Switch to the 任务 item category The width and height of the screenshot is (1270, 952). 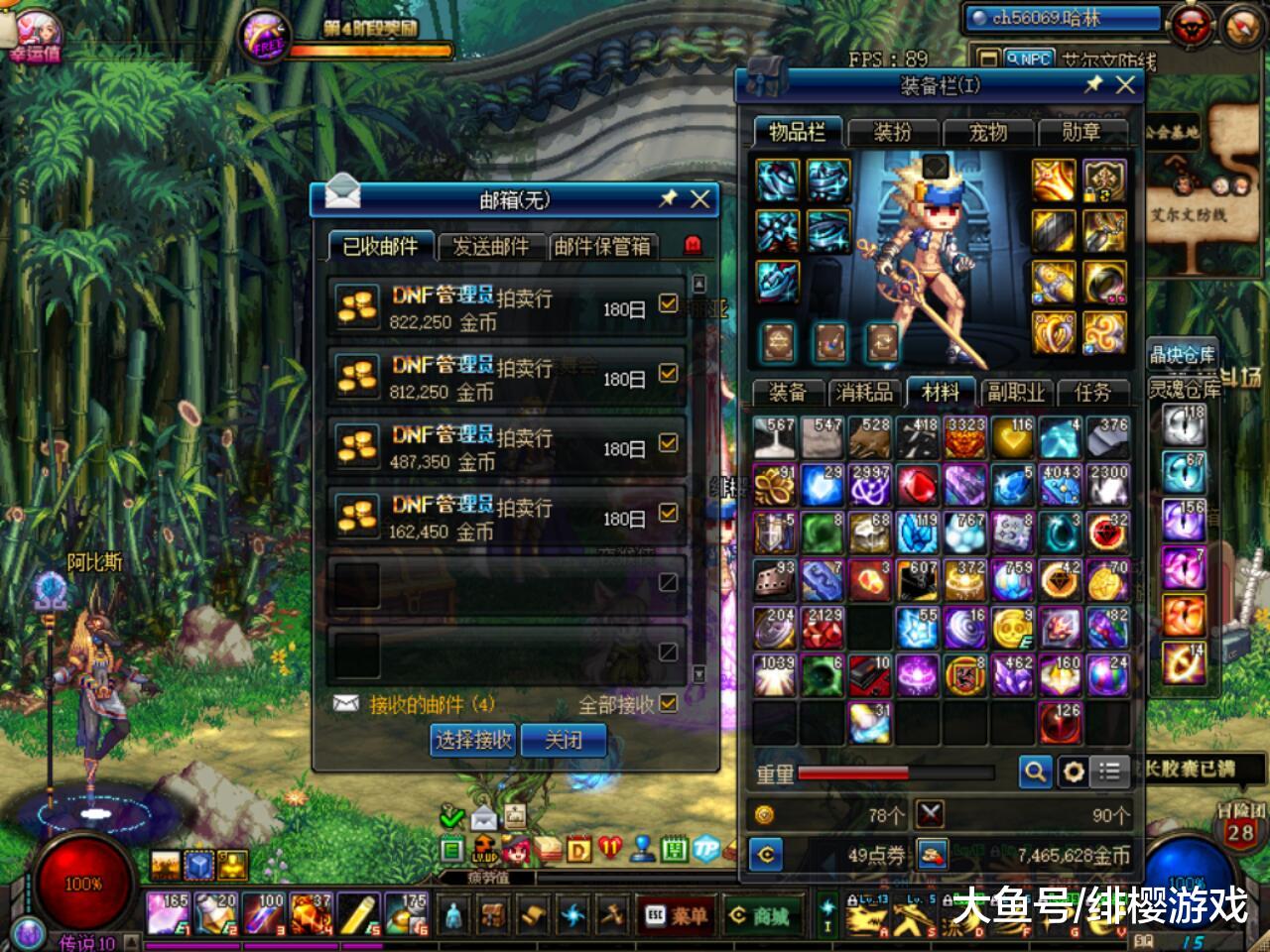point(1092,393)
